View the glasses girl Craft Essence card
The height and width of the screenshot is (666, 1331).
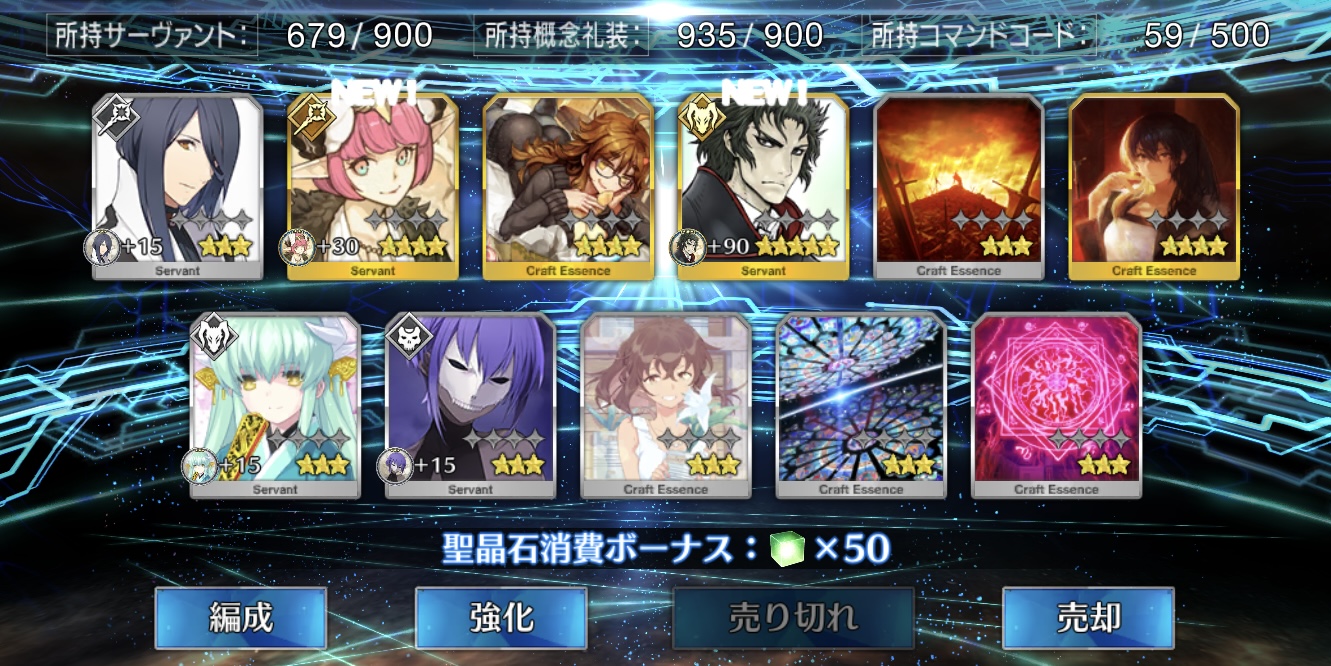click(x=568, y=185)
